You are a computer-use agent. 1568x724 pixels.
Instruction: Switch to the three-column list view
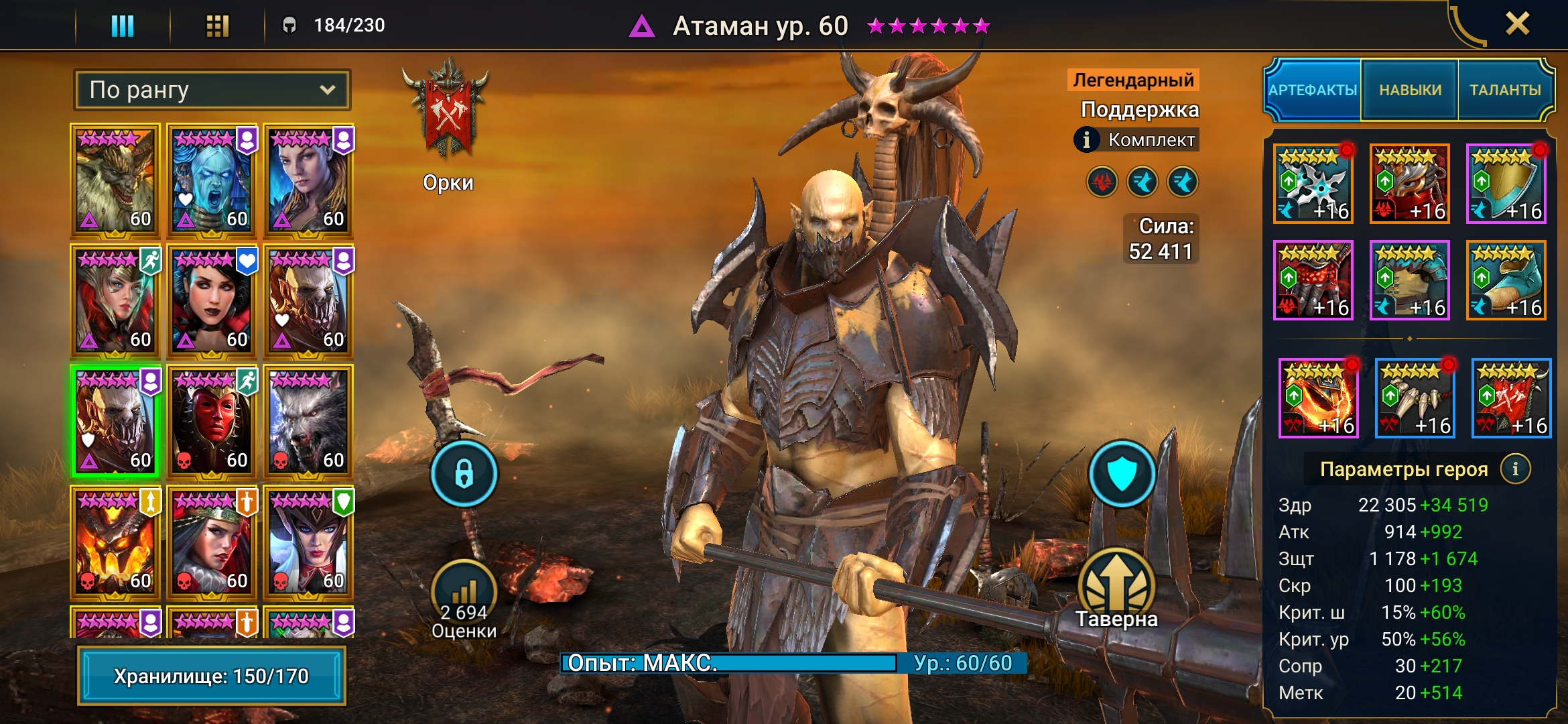click(x=123, y=26)
